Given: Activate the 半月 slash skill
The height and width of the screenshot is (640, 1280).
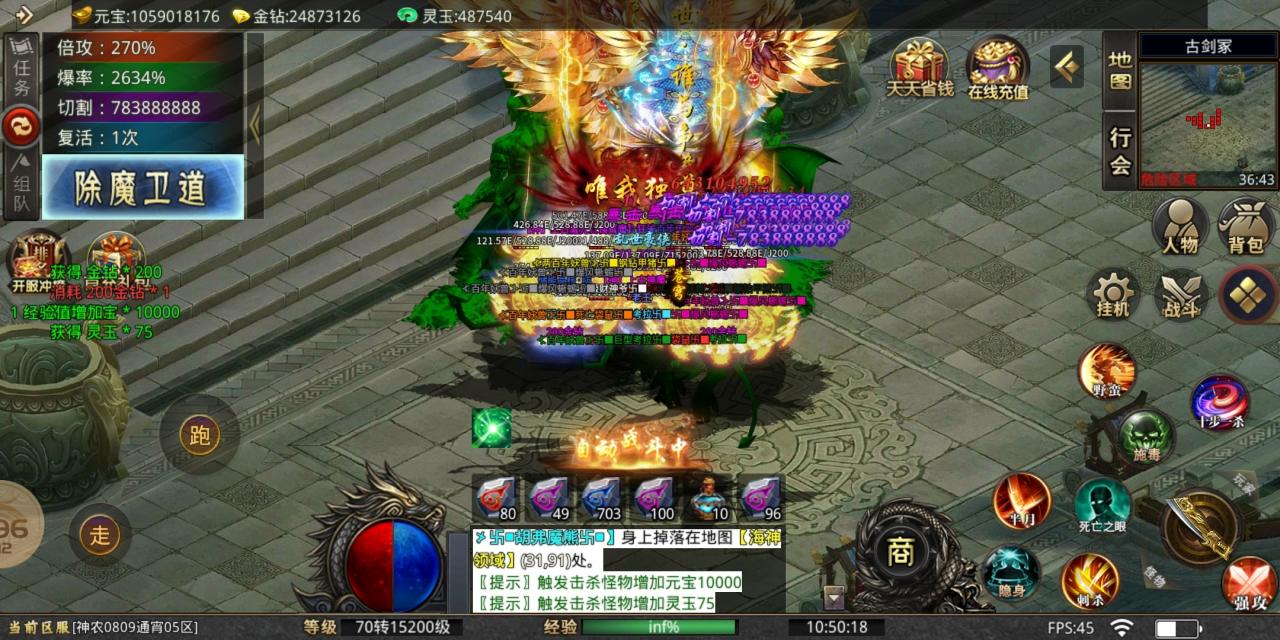Looking at the screenshot, I should click(x=1022, y=501).
